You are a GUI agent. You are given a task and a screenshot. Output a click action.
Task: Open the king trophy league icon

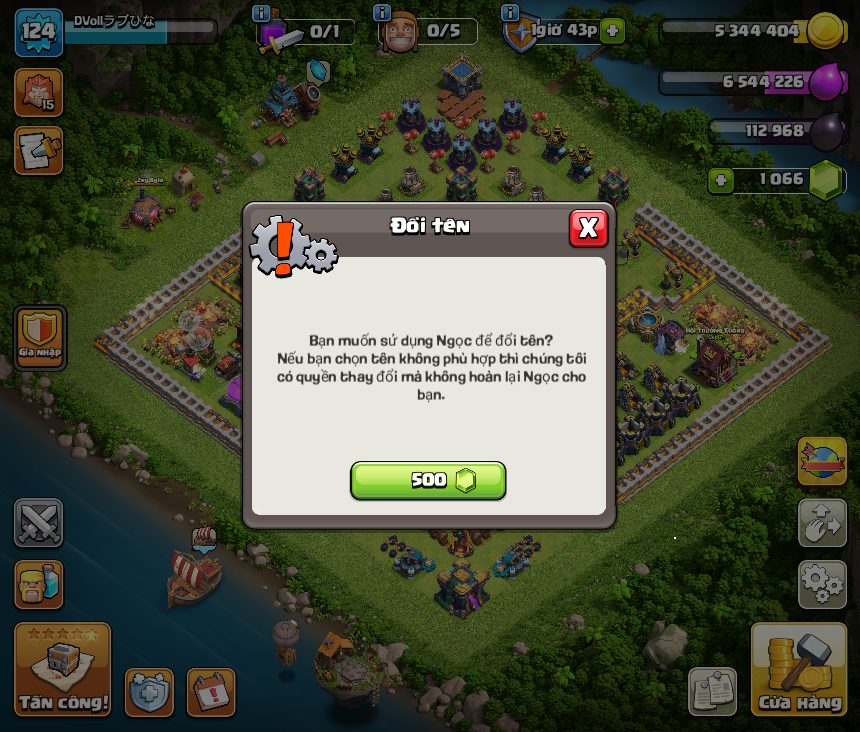pyautogui.click(x=39, y=92)
